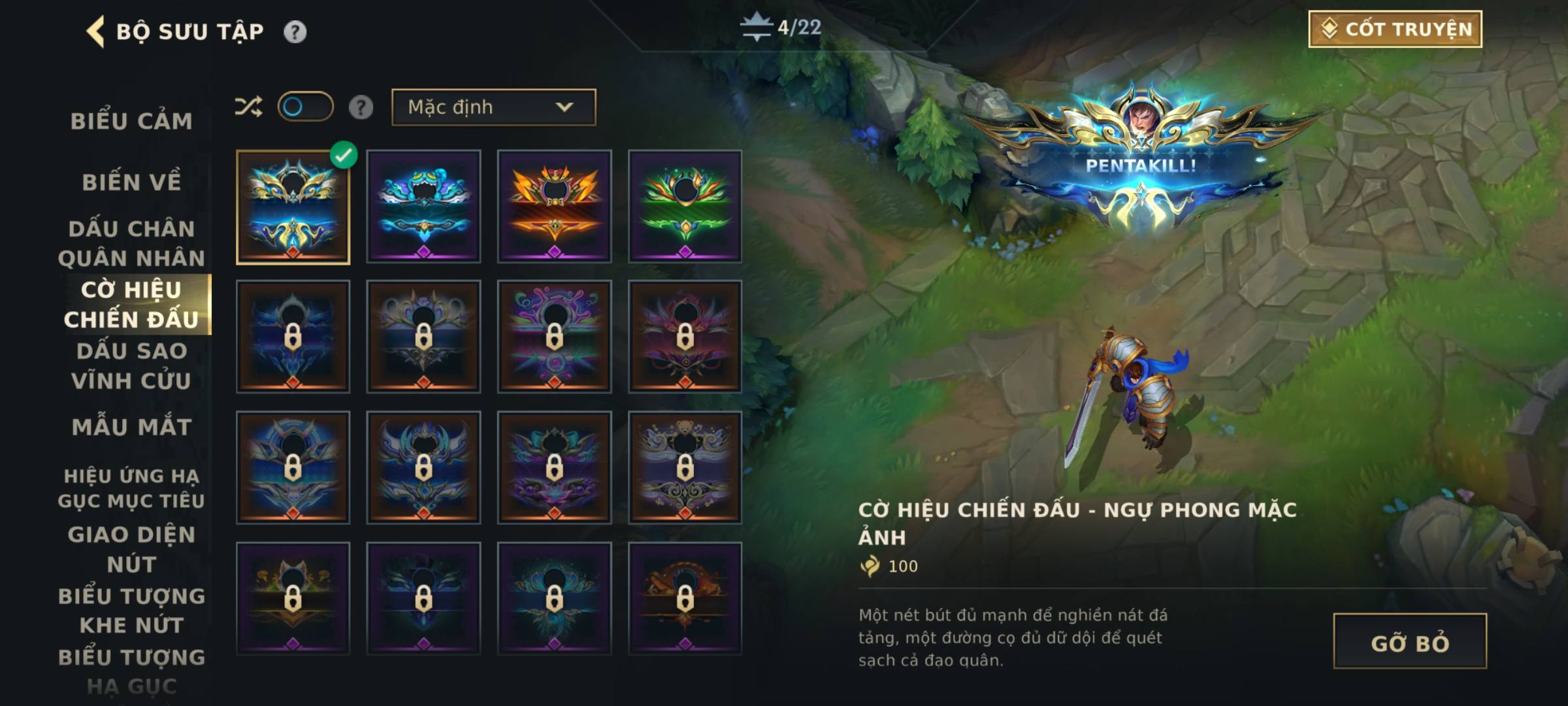1568x706 pixels.
Task: Select the Cờ Hiệu Chiến Đấu tab
Action: pos(131,305)
